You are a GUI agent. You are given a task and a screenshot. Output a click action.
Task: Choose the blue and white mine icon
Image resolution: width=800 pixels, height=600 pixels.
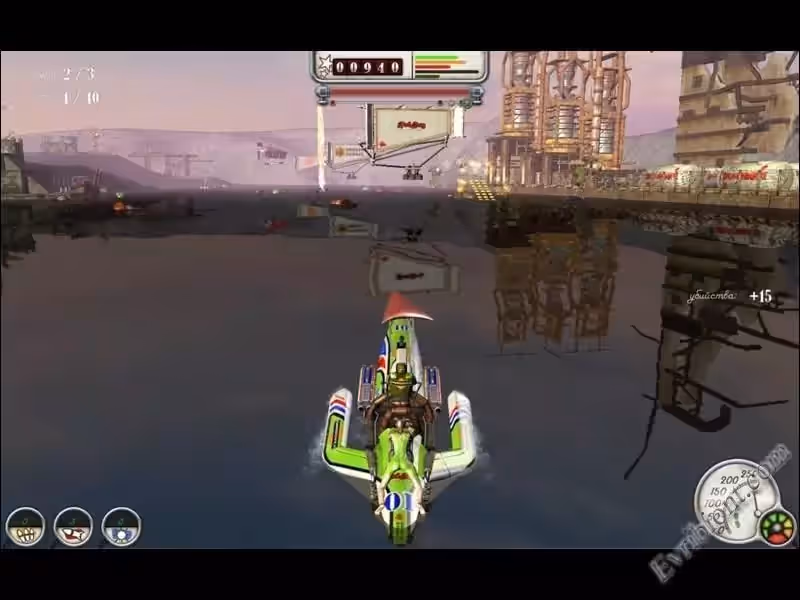click(121, 527)
